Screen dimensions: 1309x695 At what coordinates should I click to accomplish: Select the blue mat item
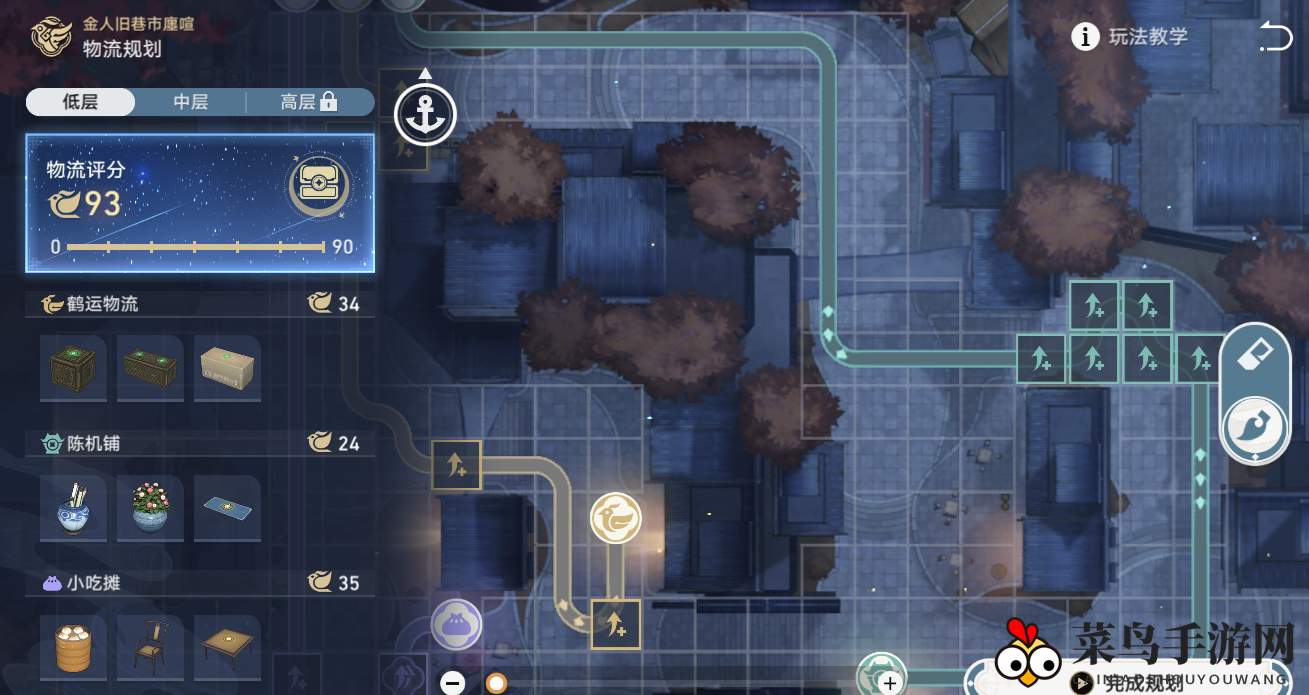click(227, 508)
